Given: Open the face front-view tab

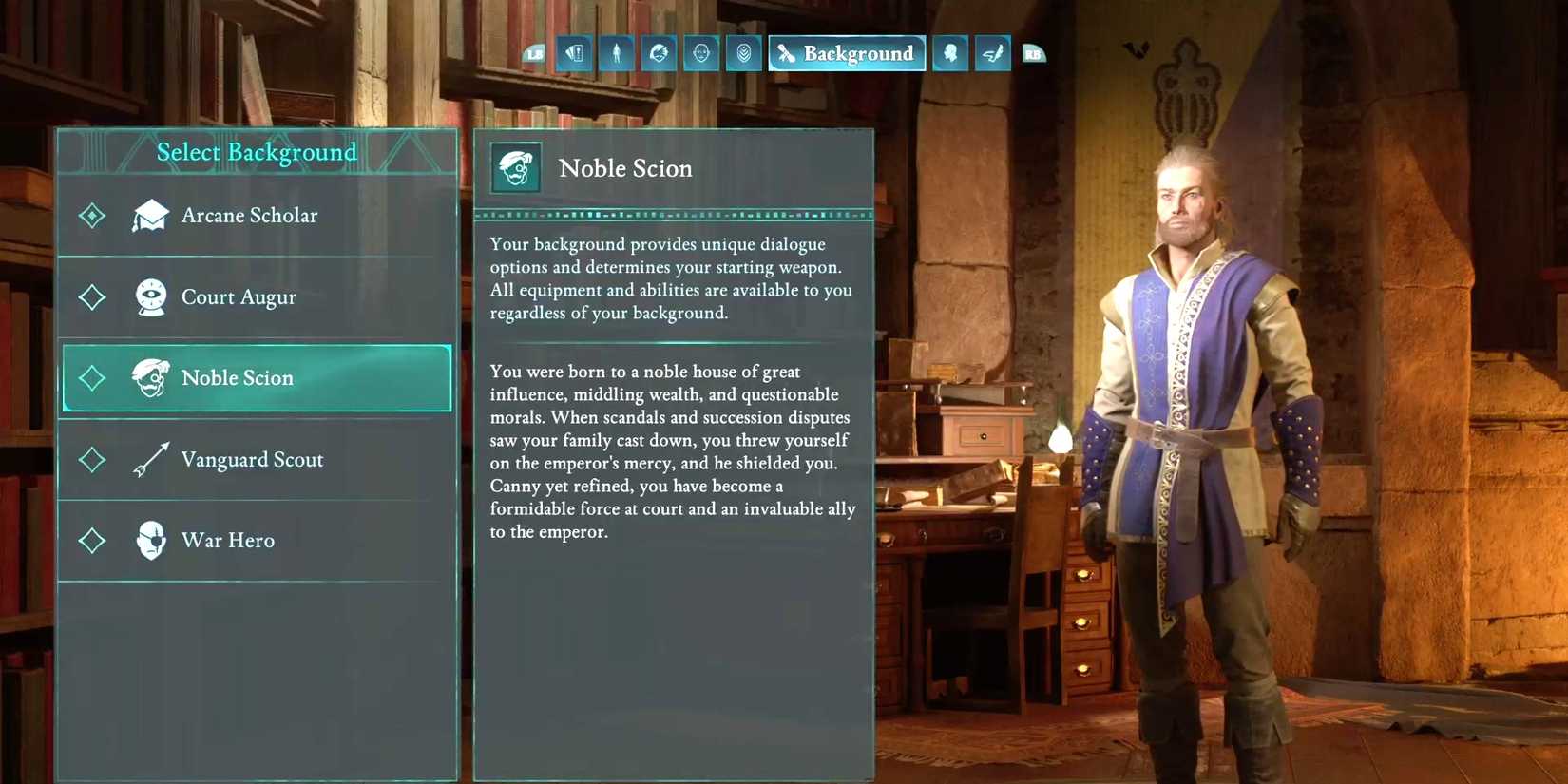Looking at the screenshot, I should point(701,54).
